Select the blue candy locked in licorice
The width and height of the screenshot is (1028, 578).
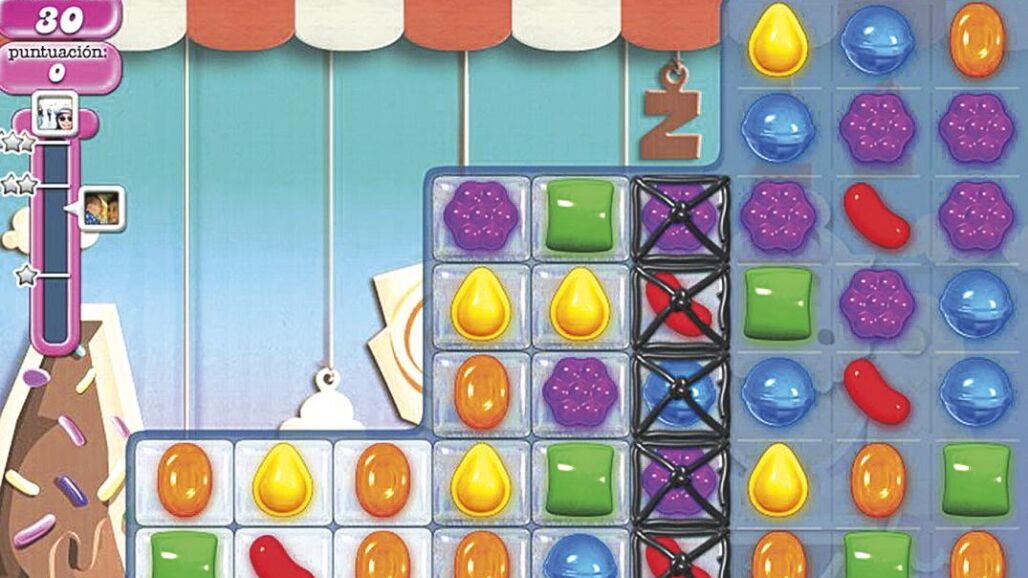pos(680,390)
